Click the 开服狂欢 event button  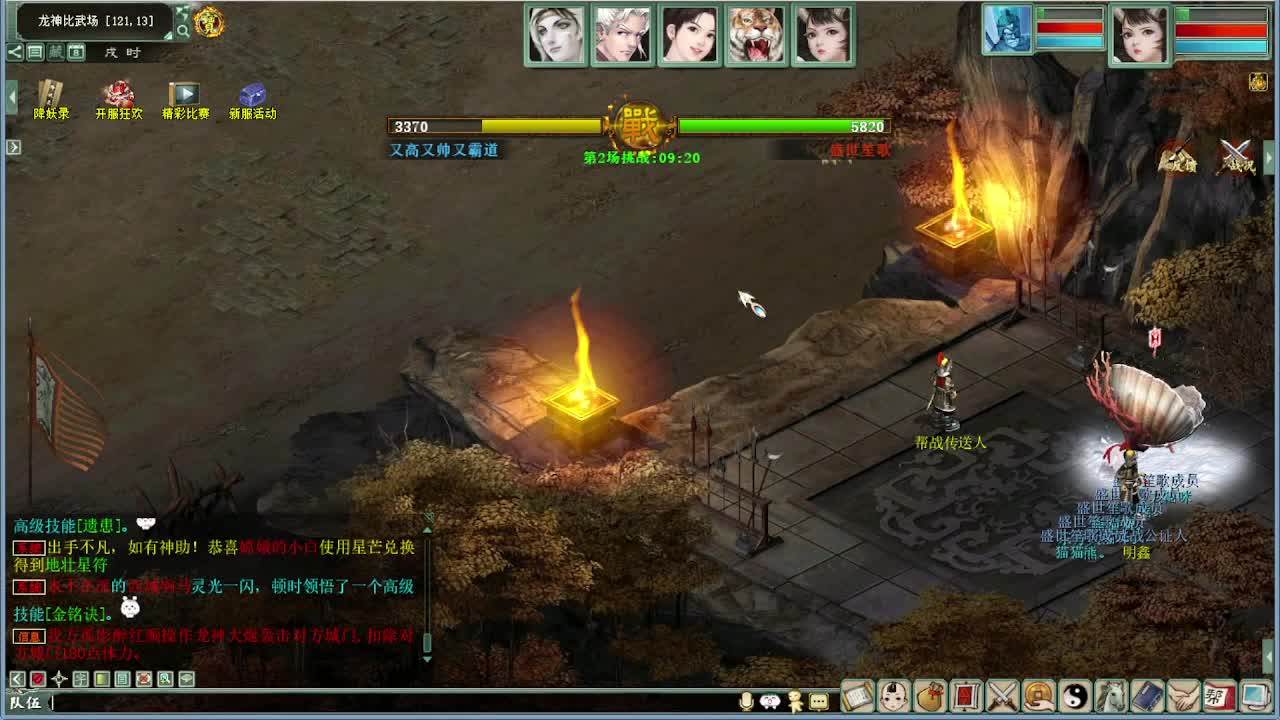(117, 96)
